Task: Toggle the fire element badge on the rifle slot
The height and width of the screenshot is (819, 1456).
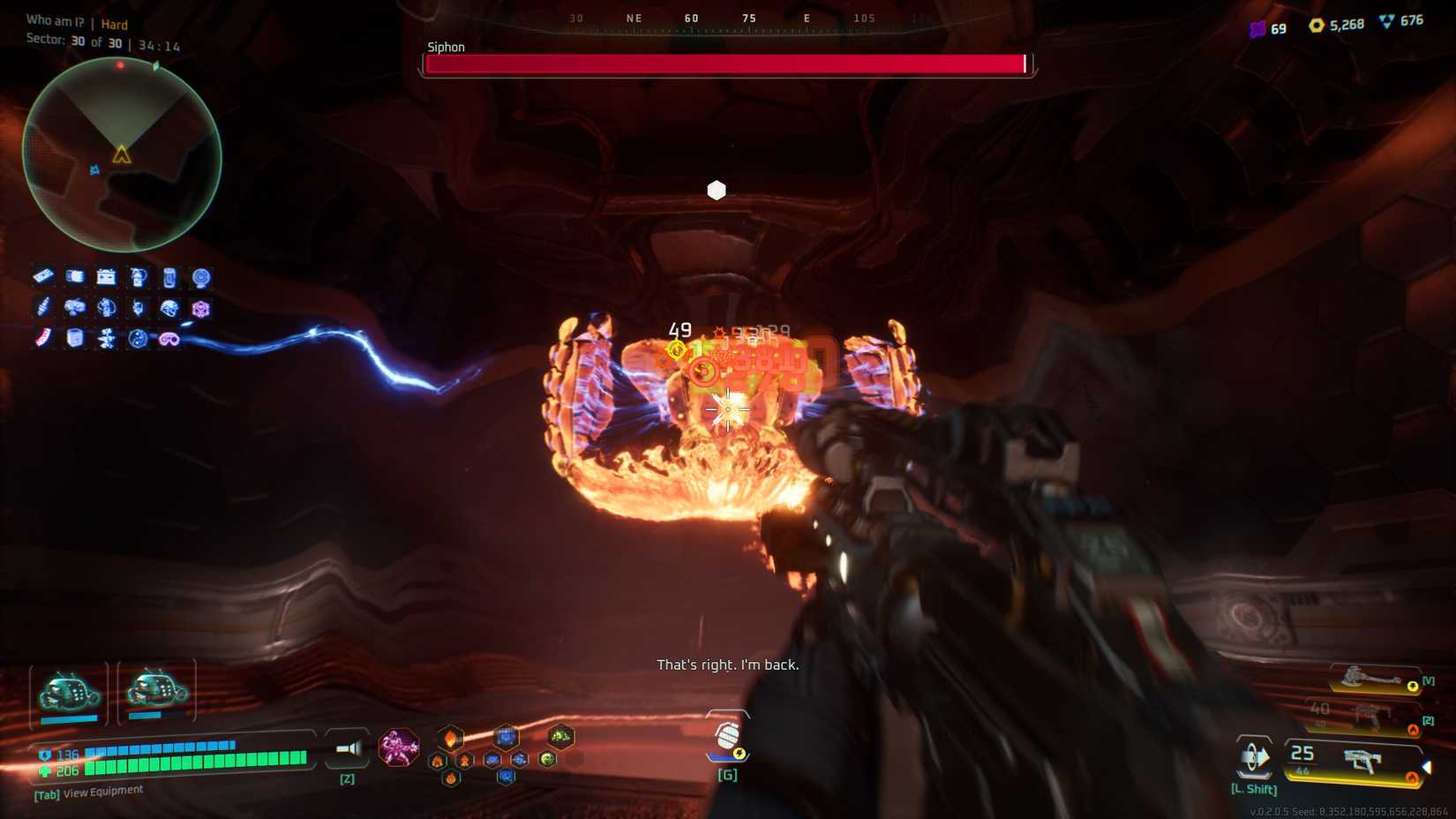Action: (1412, 728)
